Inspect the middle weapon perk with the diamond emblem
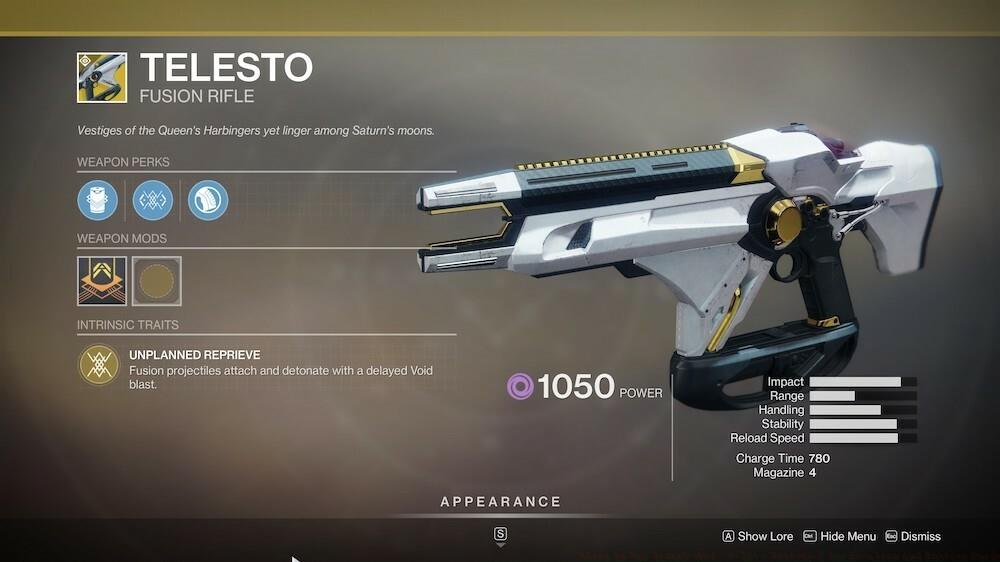The image size is (1000, 562). tap(153, 200)
